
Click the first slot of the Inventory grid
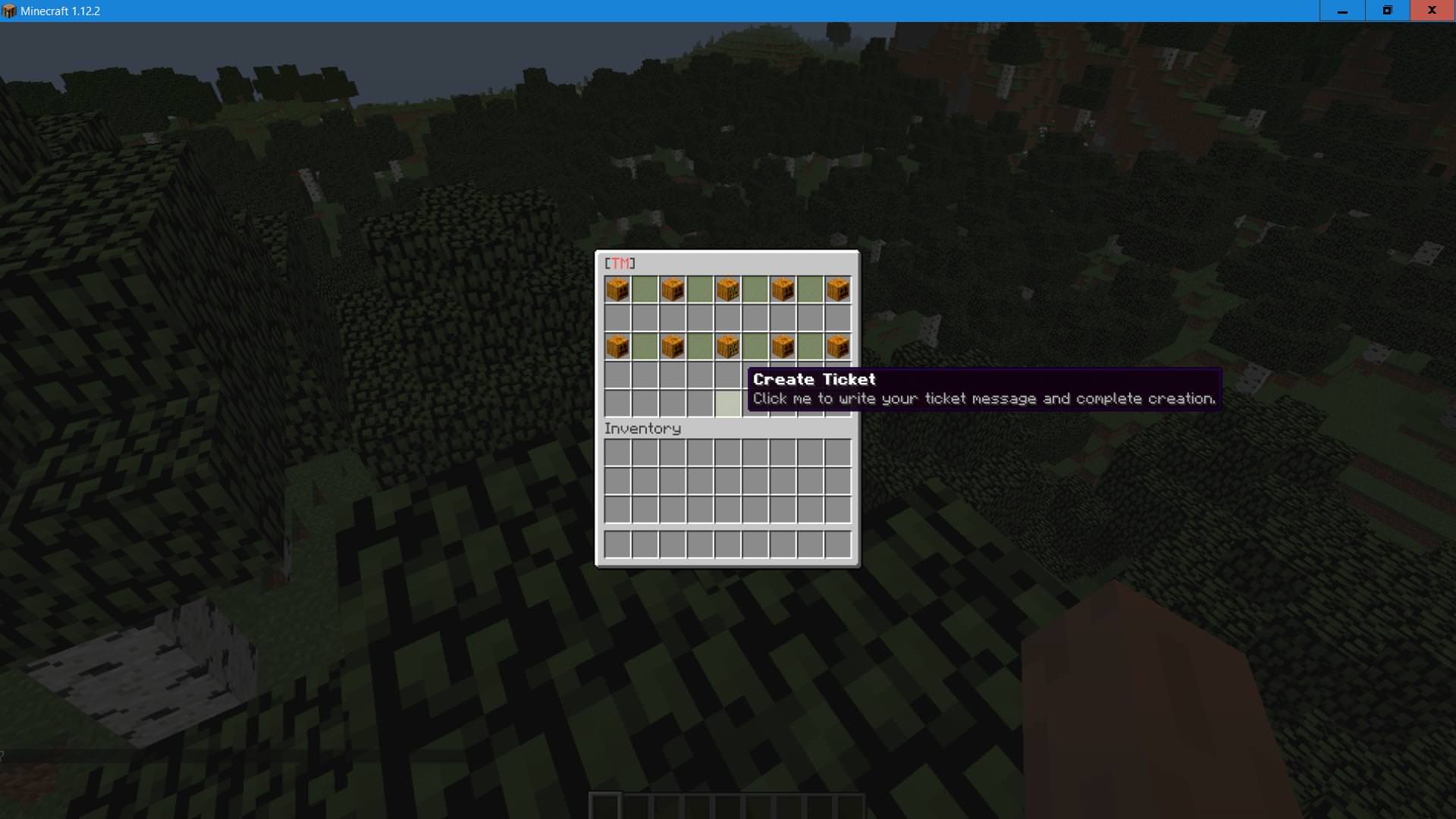click(617, 452)
